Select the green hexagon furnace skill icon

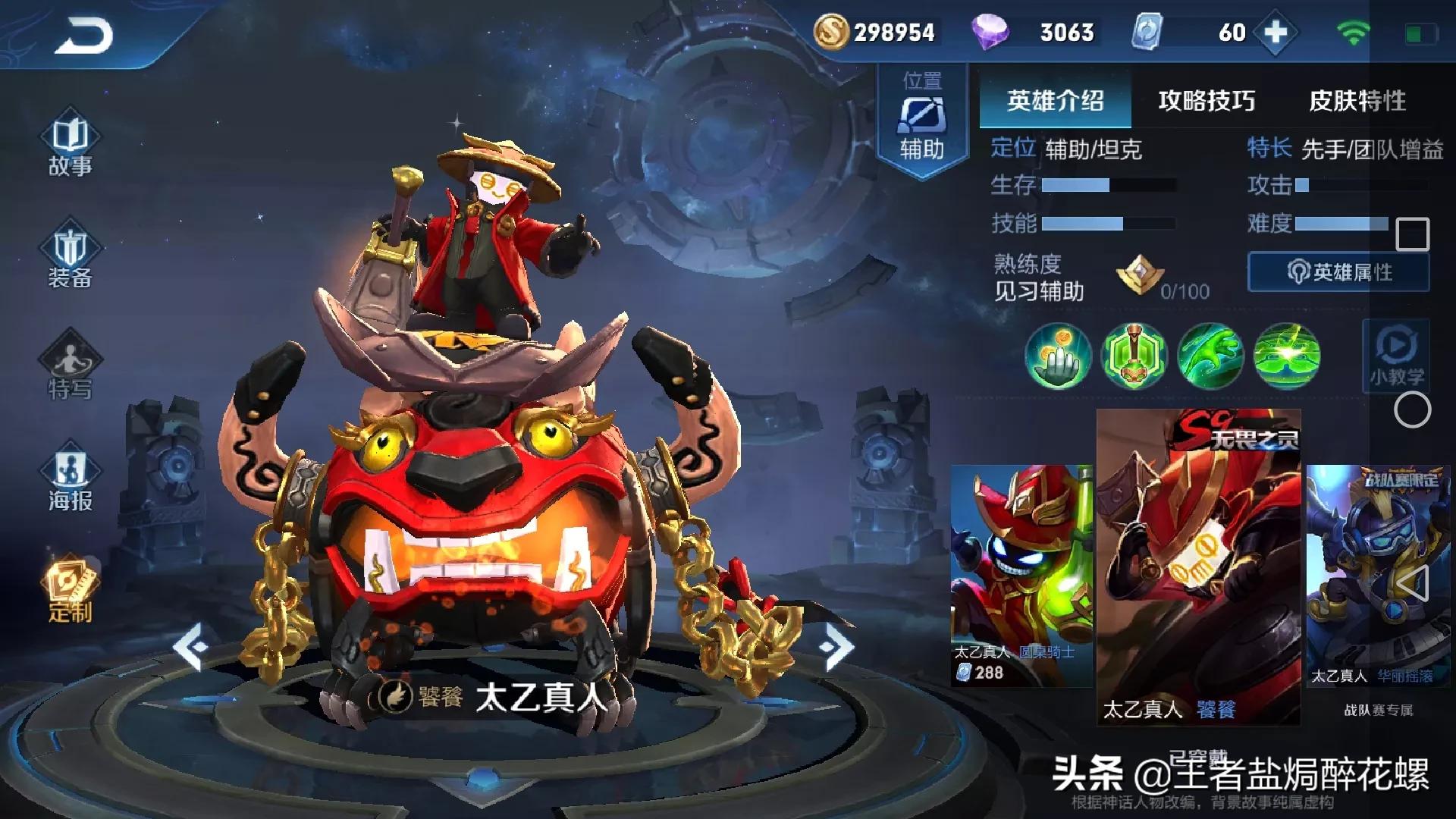(1134, 356)
